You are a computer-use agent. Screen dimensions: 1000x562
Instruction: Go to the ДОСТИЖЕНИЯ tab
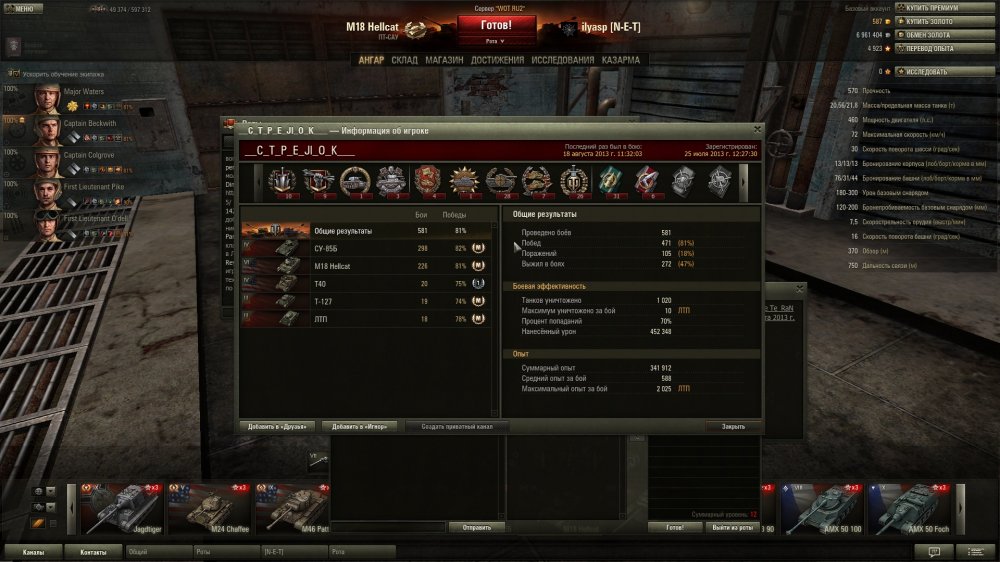pyautogui.click(x=497, y=60)
